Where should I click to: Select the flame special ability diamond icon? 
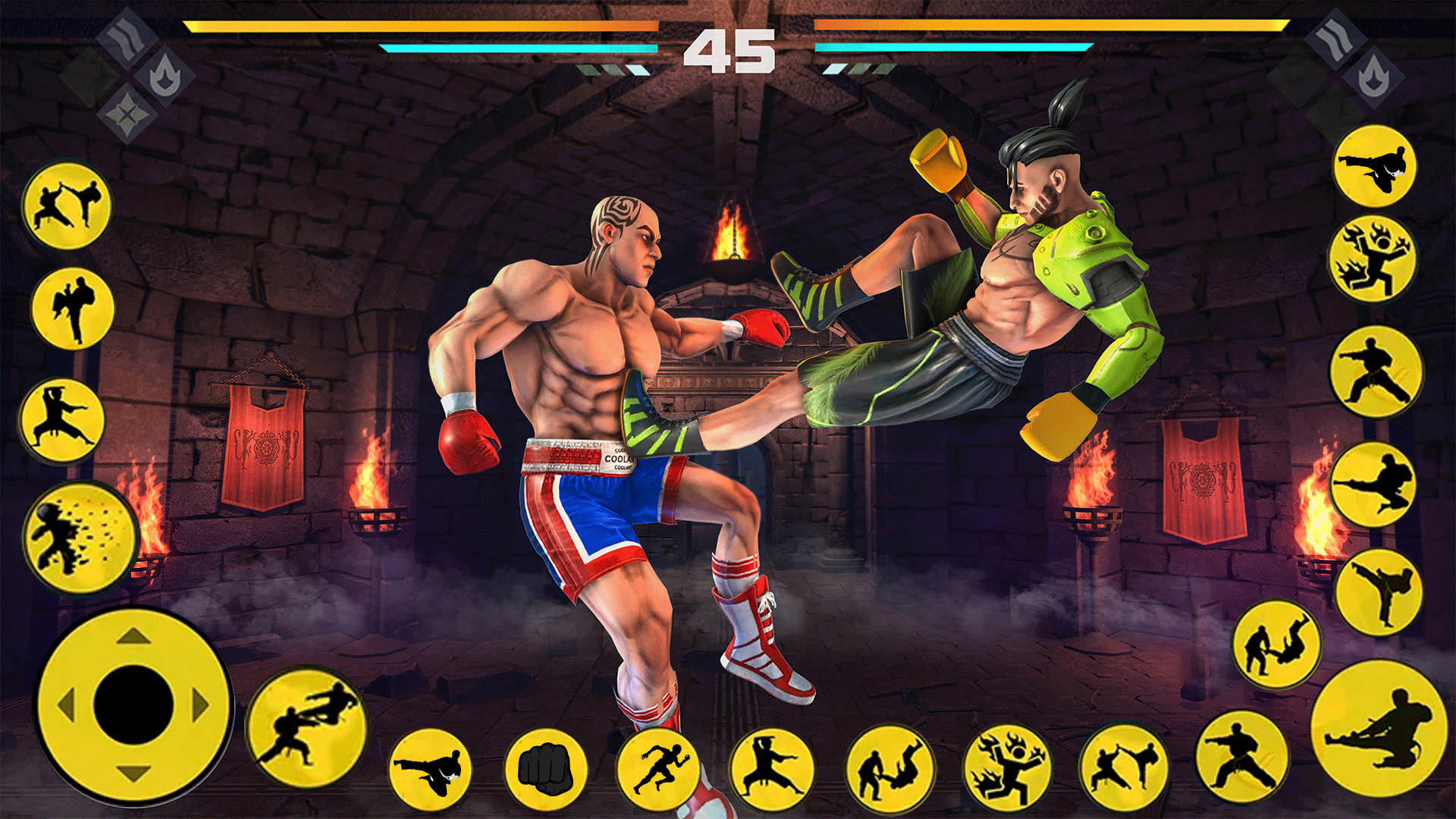(x=165, y=76)
